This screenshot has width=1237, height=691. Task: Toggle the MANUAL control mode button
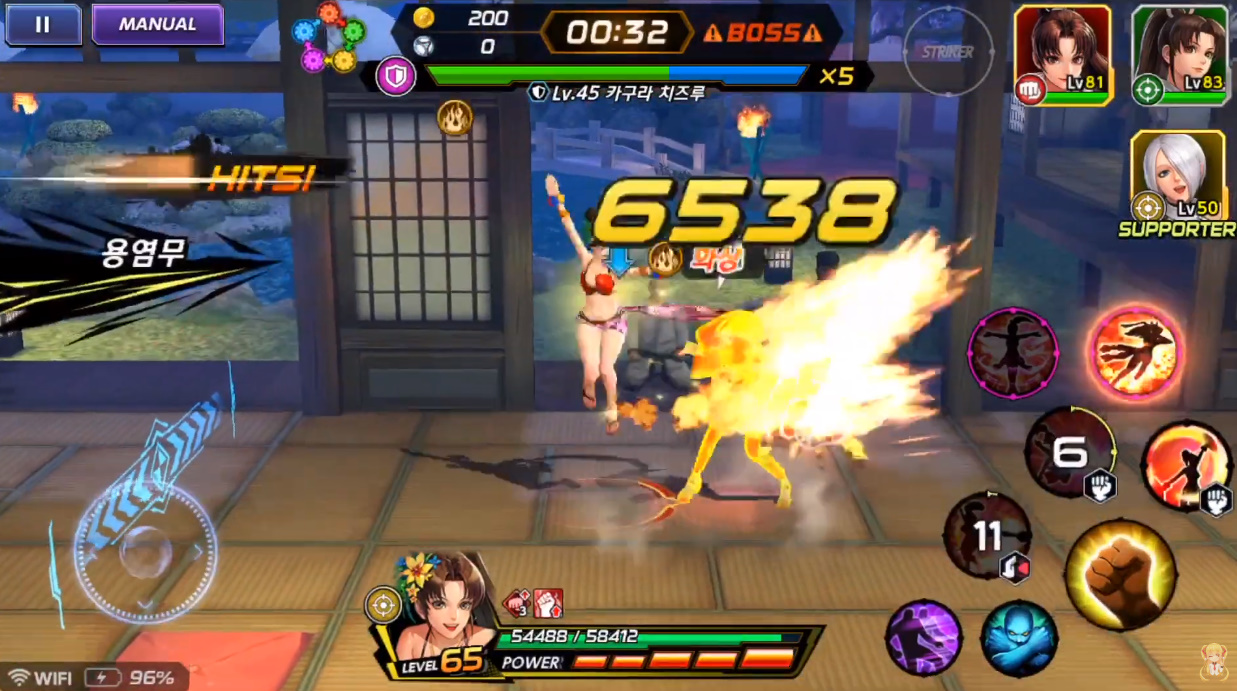157,25
